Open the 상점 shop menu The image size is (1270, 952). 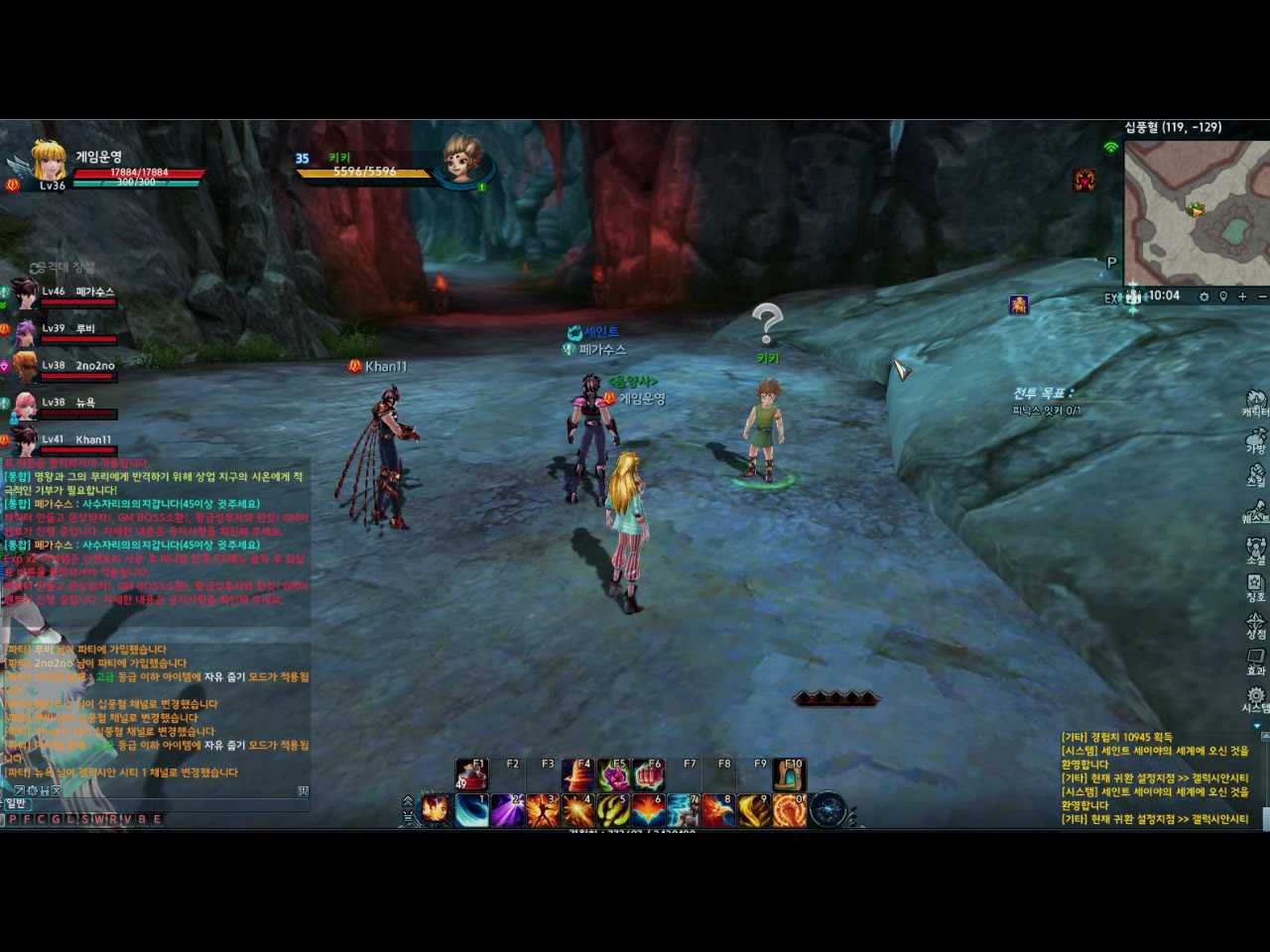1255,625
